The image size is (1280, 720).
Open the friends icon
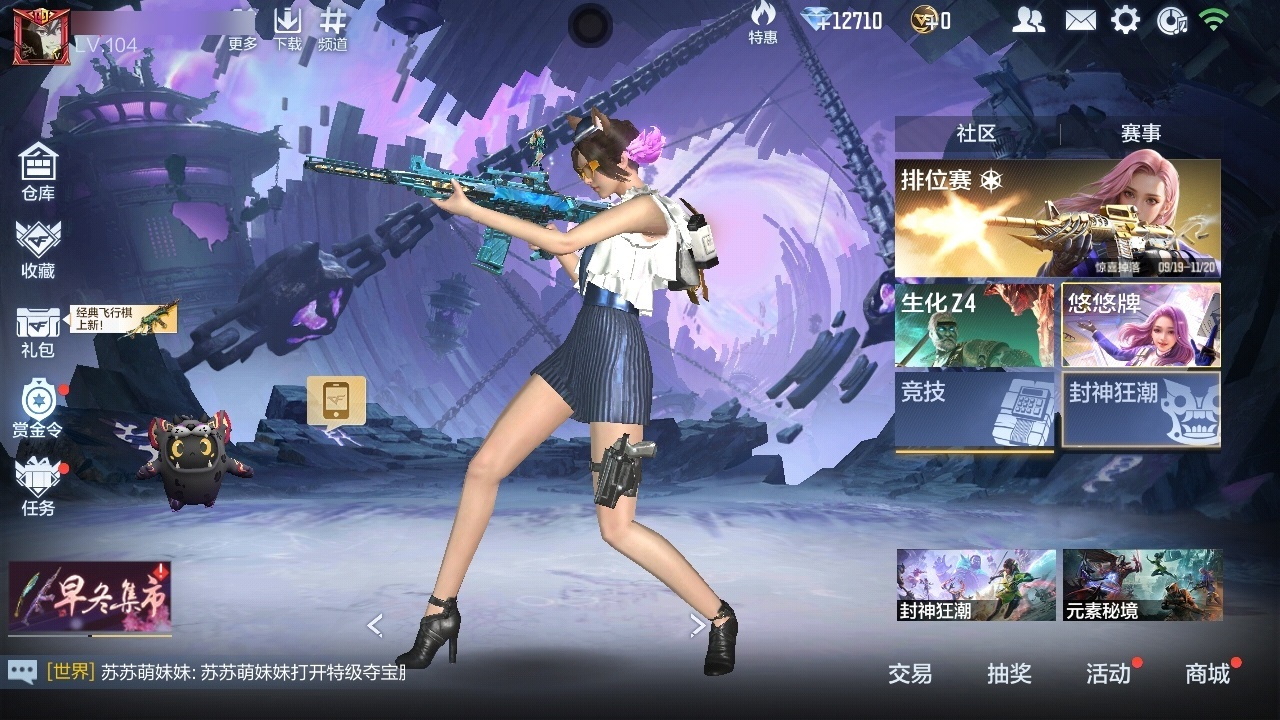(x=1028, y=20)
